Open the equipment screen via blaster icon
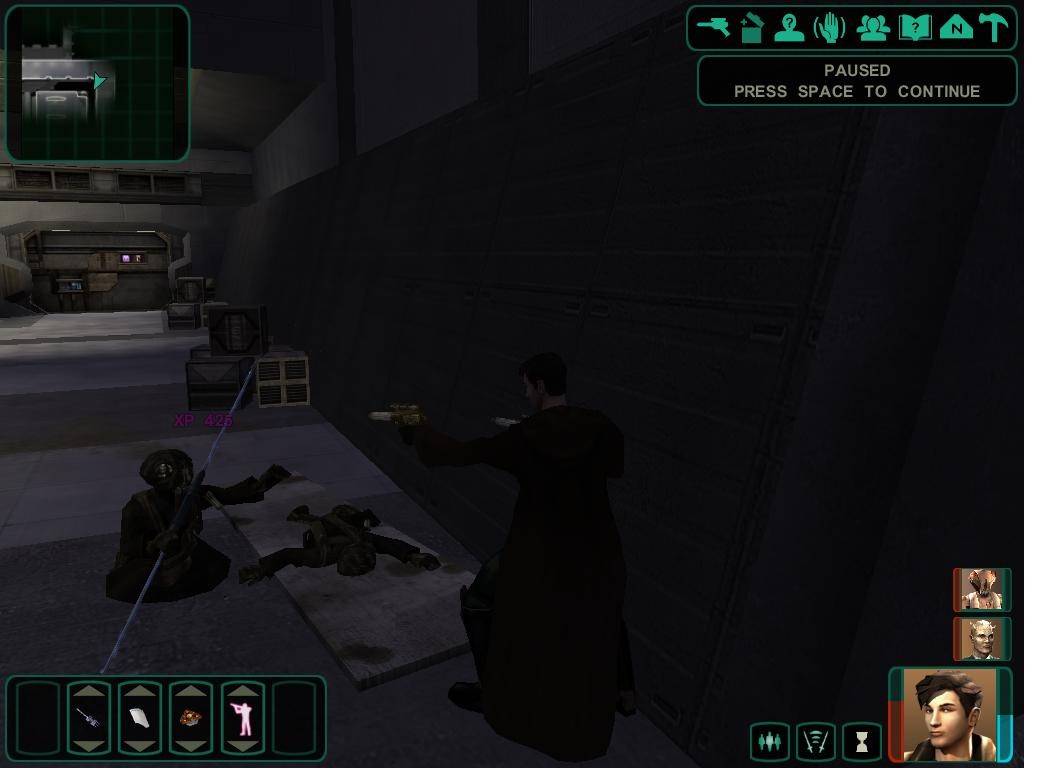The height and width of the screenshot is (768, 1044). coord(714,27)
